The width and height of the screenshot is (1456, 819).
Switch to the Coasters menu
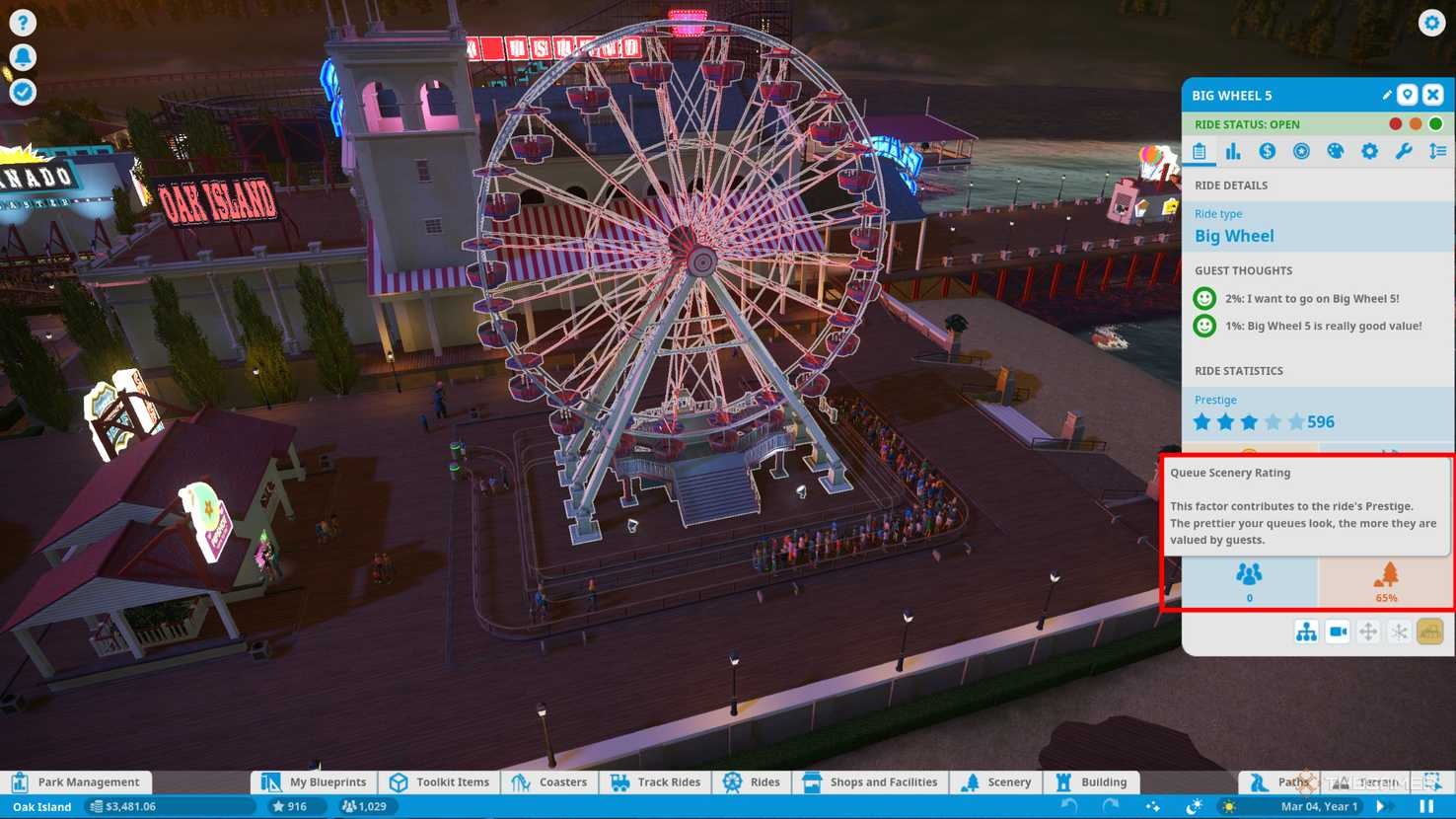click(550, 782)
